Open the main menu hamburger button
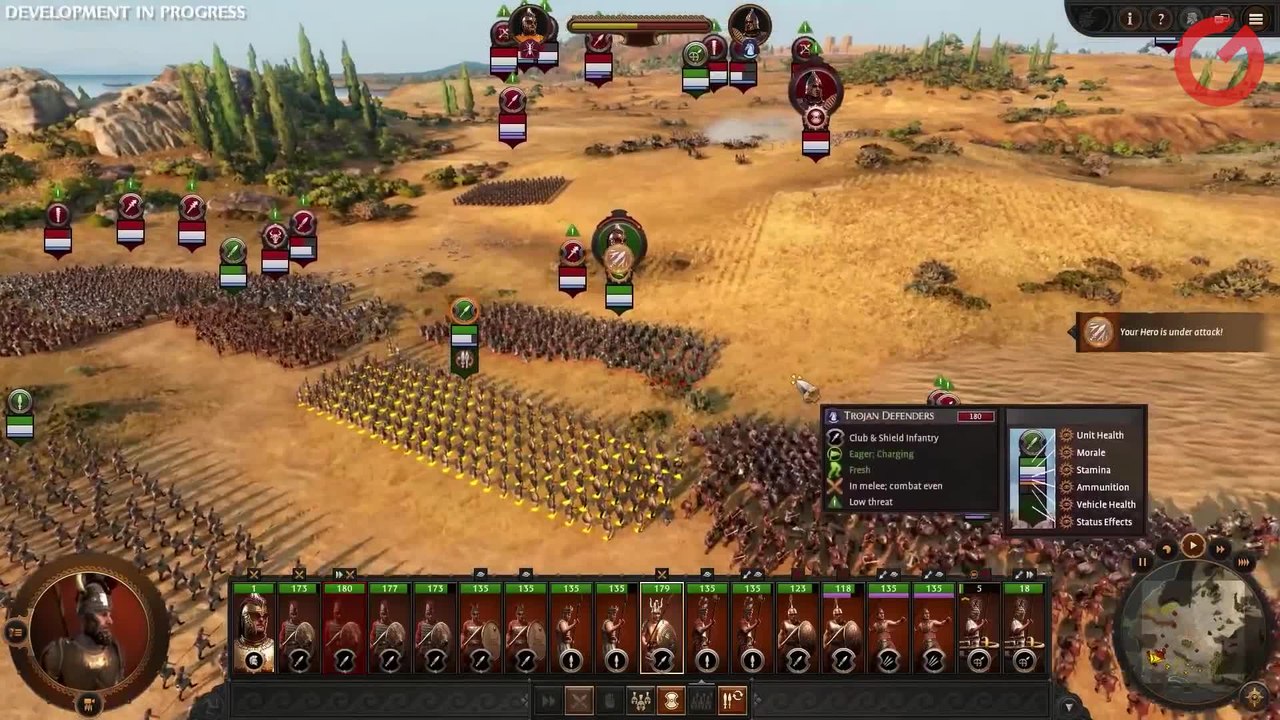The image size is (1280, 720). point(1255,19)
